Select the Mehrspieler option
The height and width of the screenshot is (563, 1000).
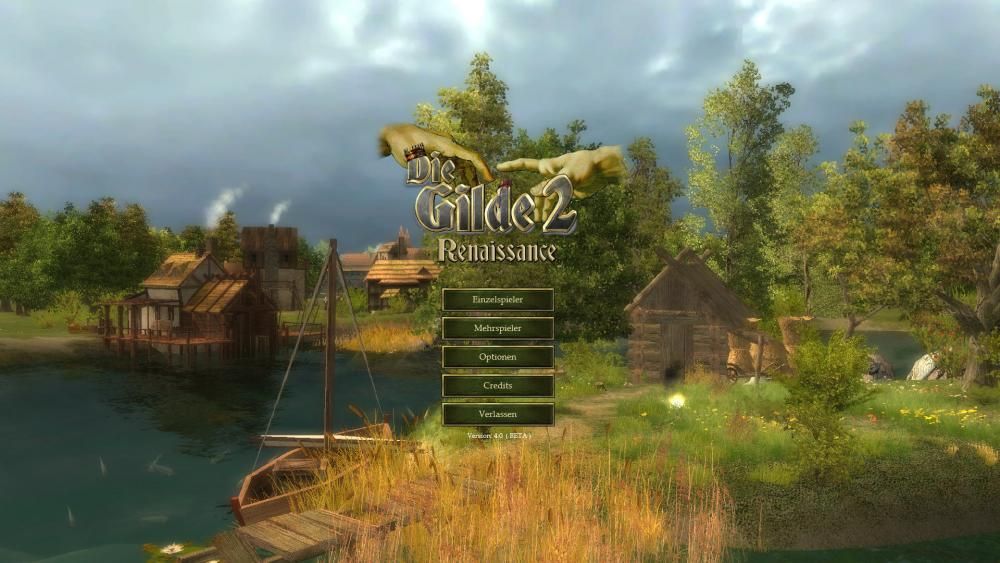[x=497, y=328]
